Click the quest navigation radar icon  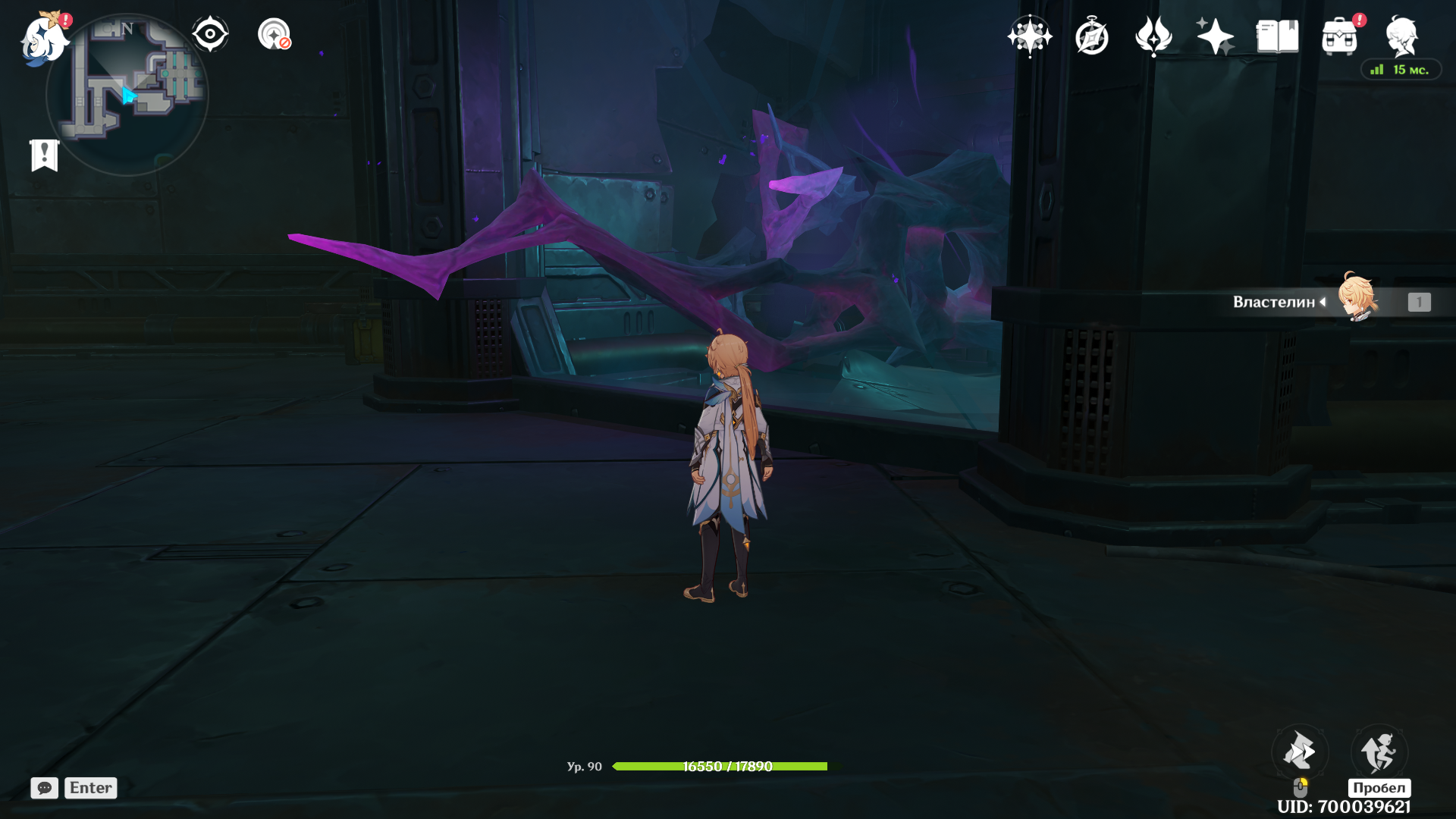274,34
